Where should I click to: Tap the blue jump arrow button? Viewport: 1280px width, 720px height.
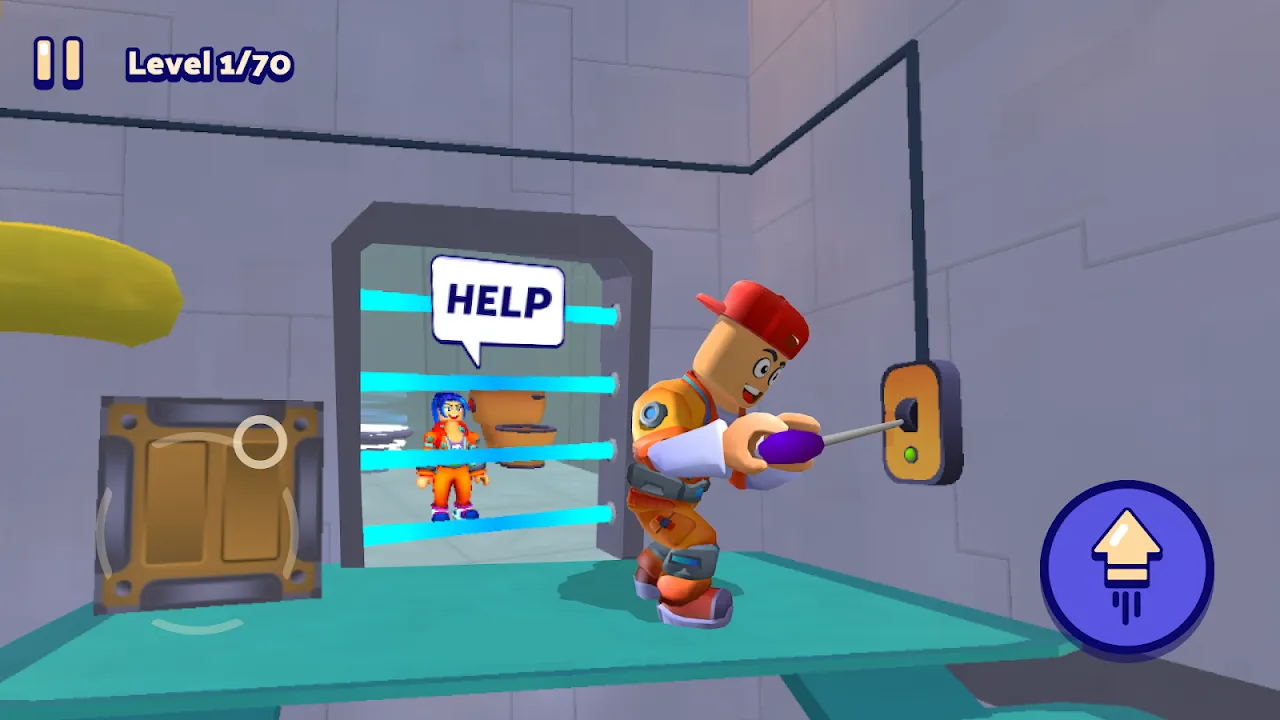point(1127,567)
